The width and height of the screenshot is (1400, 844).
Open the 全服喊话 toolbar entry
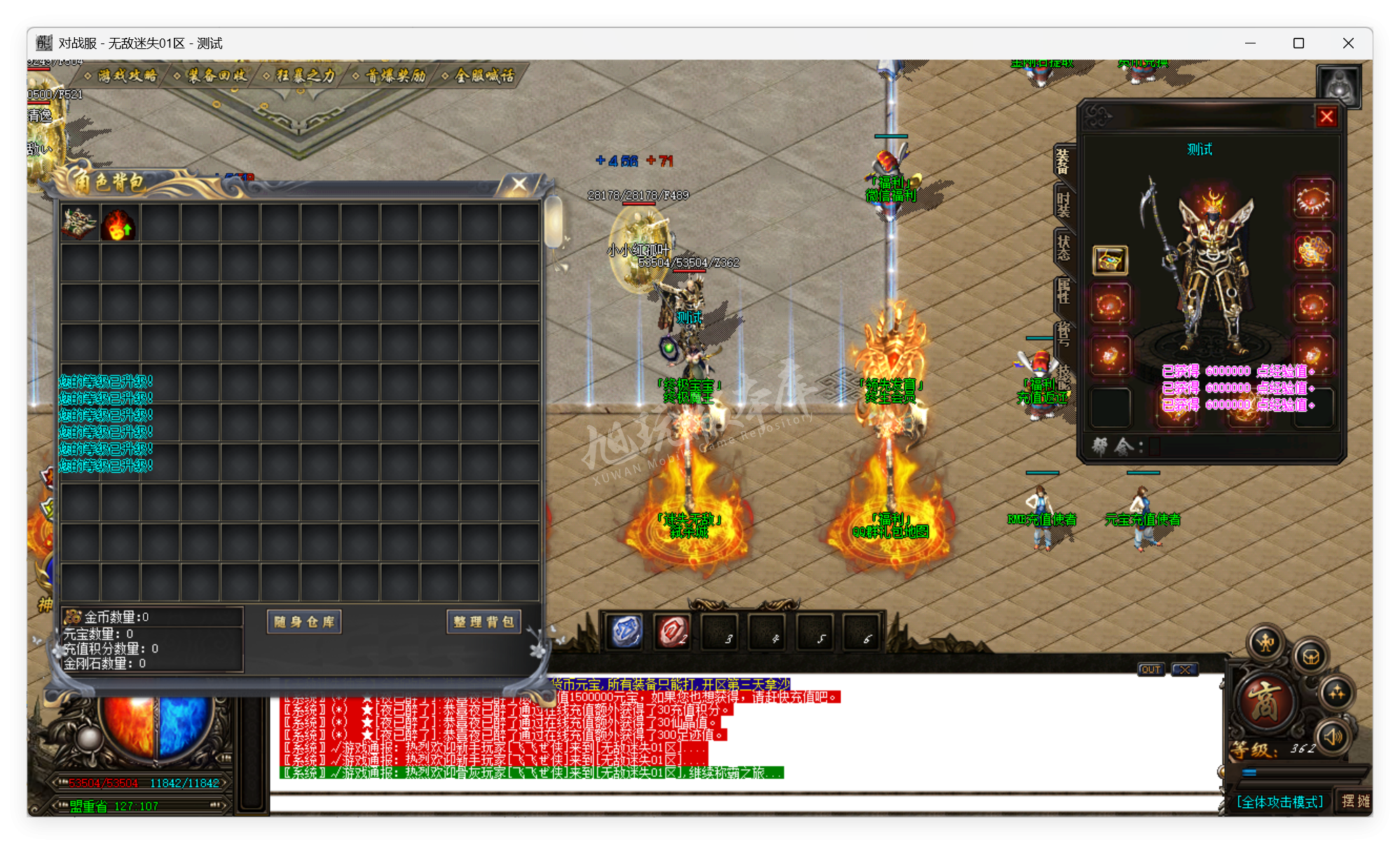tap(483, 75)
